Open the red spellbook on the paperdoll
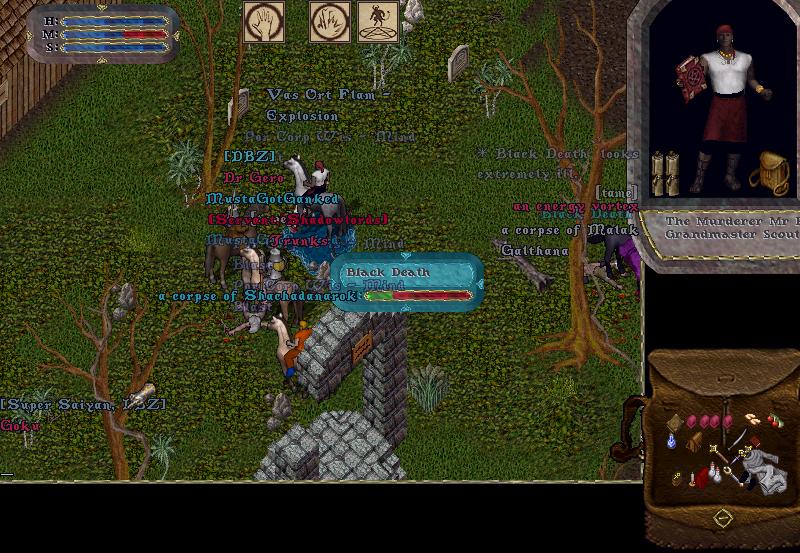The width and height of the screenshot is (800, 553). (x=689, y=82)
